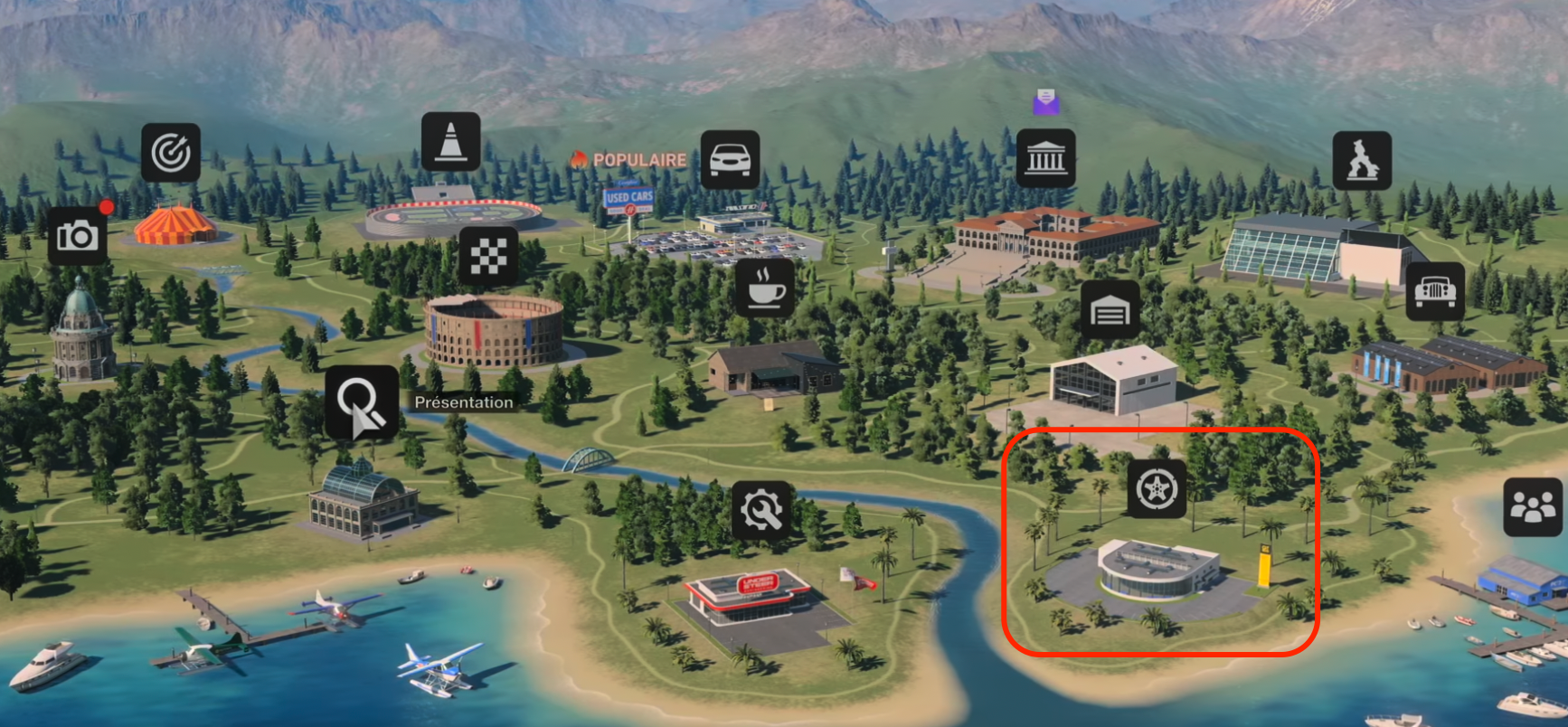Open the jeep off-road vehicle icon
Image resolution: width=1568 pixels, height=727 pixels.
(1435, 291)
